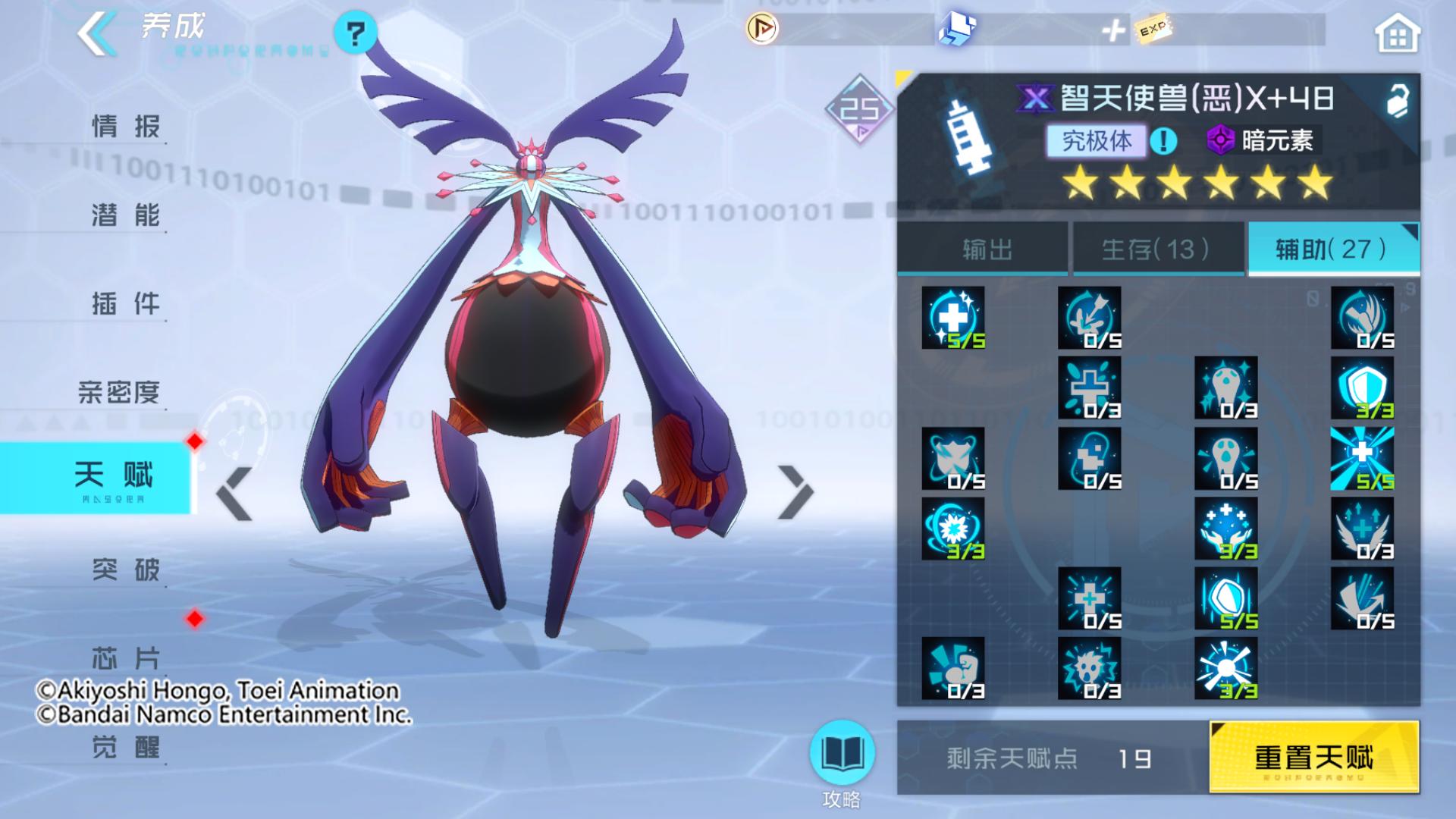Show previous Digimon with left arrow
The width and height of the screenshot is (1456, 819).
[234, 494]
